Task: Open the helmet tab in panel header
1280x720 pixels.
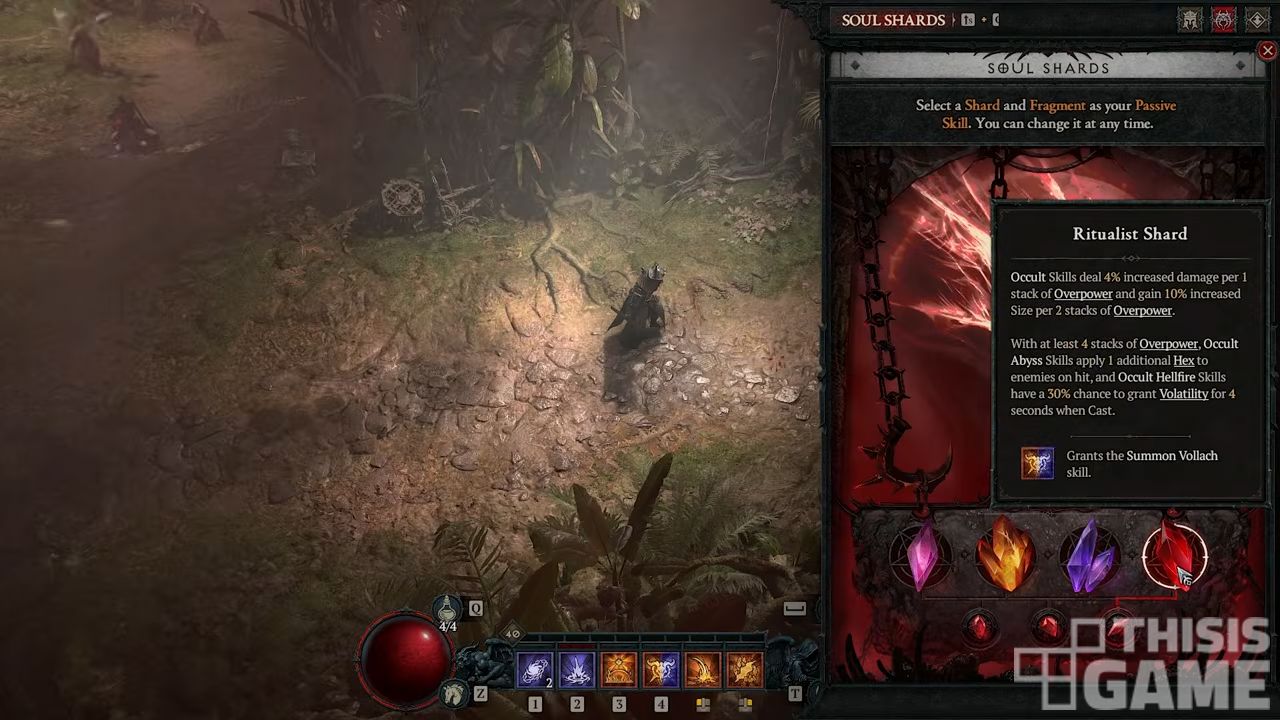Action: coord(1189,20)
